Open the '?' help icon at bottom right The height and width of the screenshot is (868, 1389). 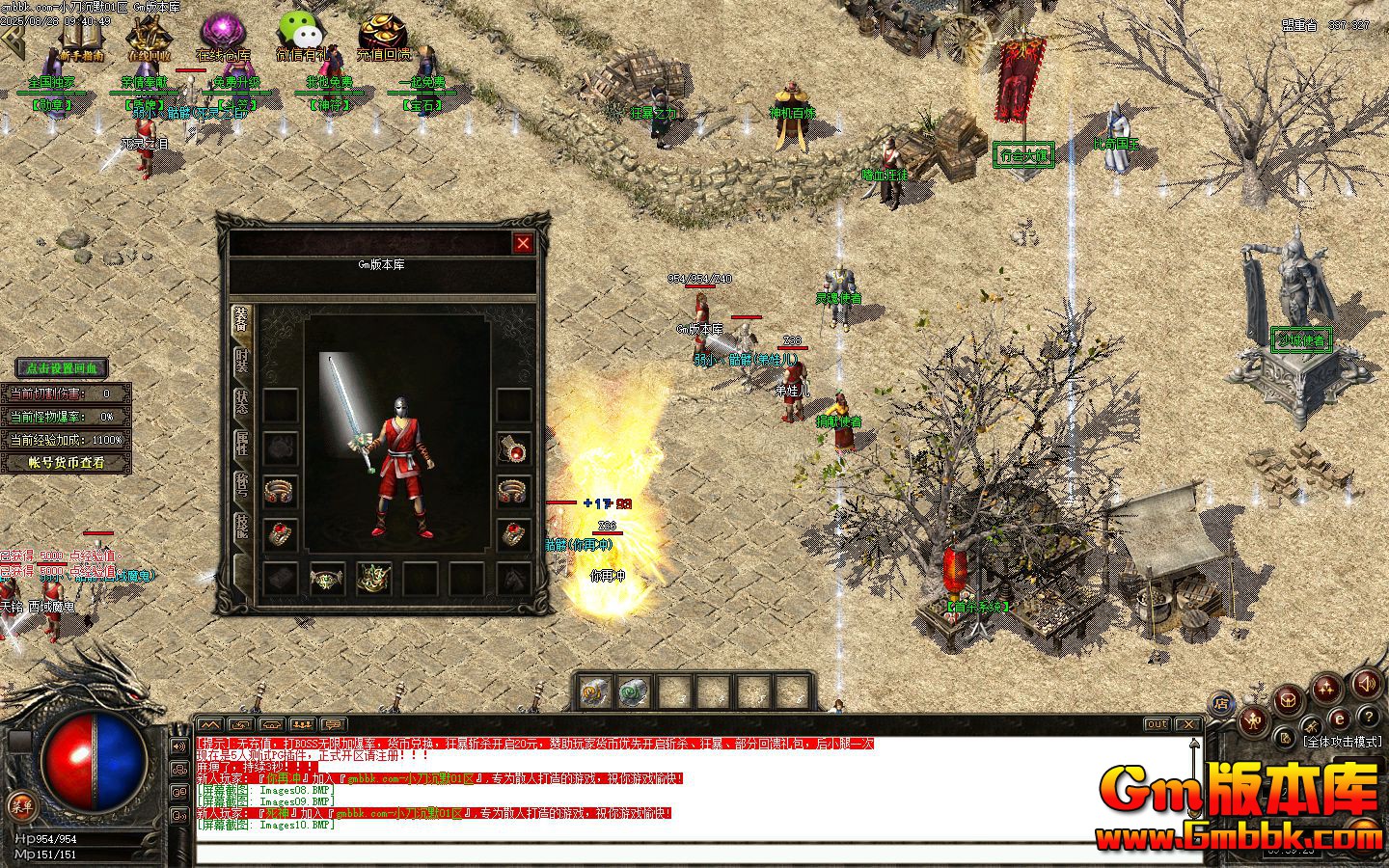1369,718
